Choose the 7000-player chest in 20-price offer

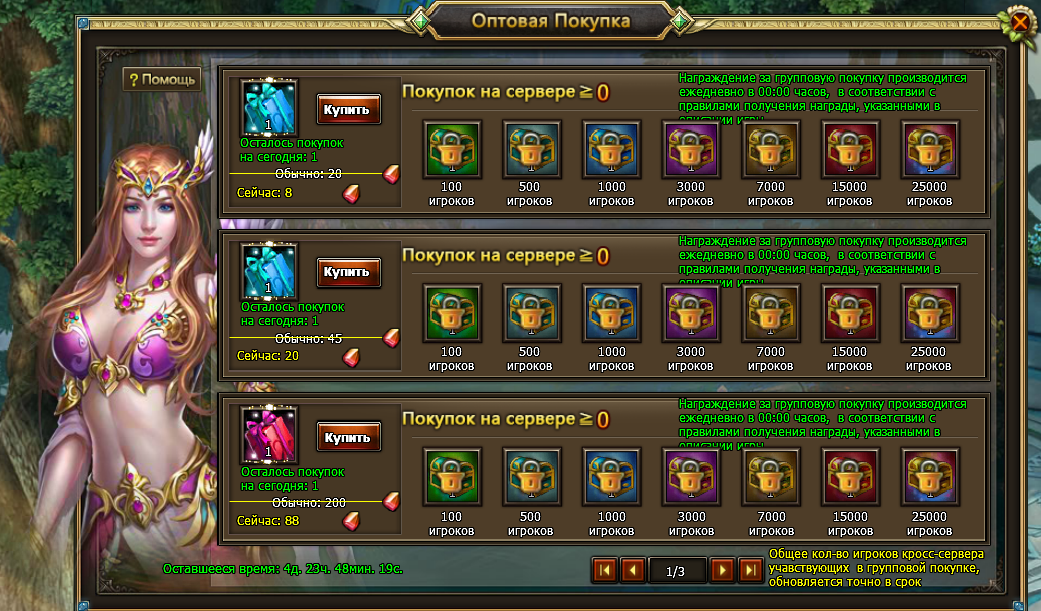pos(771,313)
